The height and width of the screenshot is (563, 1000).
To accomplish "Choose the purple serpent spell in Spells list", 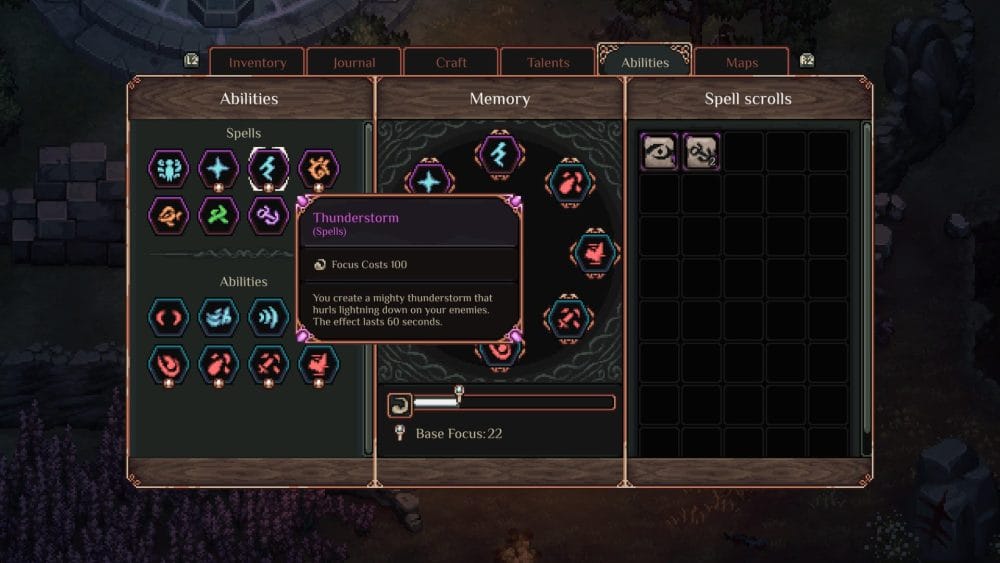I will (x=268, y=214).
